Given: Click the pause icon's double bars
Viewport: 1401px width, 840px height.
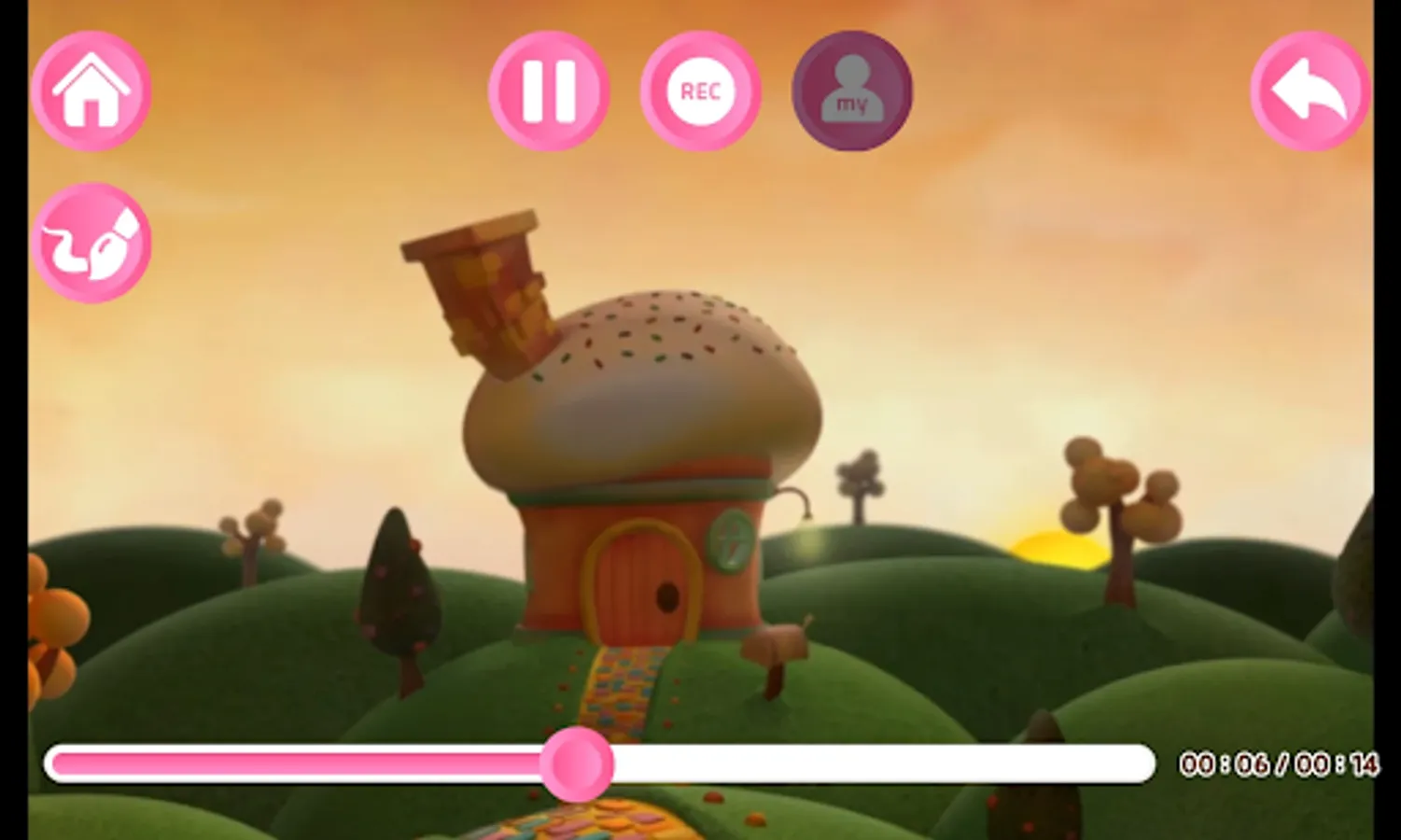Looking at the screenshot, I should click(x=549, y=90).
